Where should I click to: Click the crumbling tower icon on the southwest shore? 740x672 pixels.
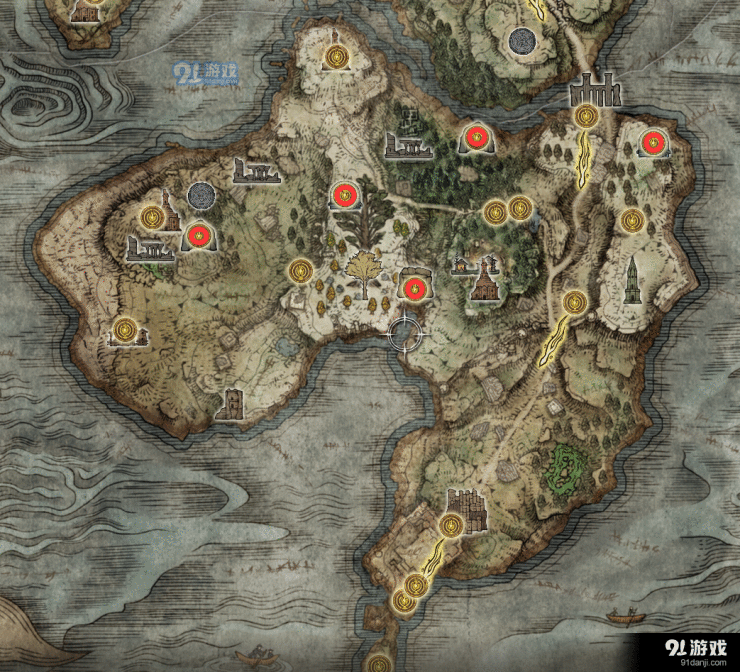(231, 402)
